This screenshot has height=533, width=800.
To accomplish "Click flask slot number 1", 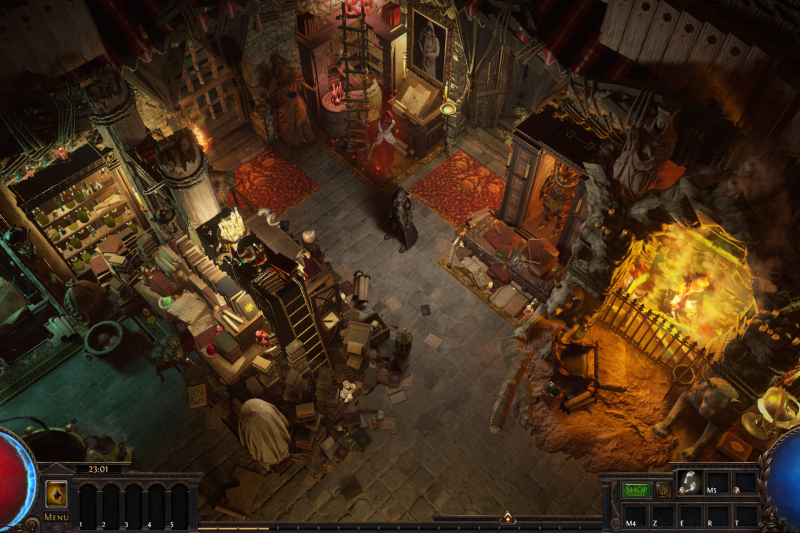I will point(86,505).
